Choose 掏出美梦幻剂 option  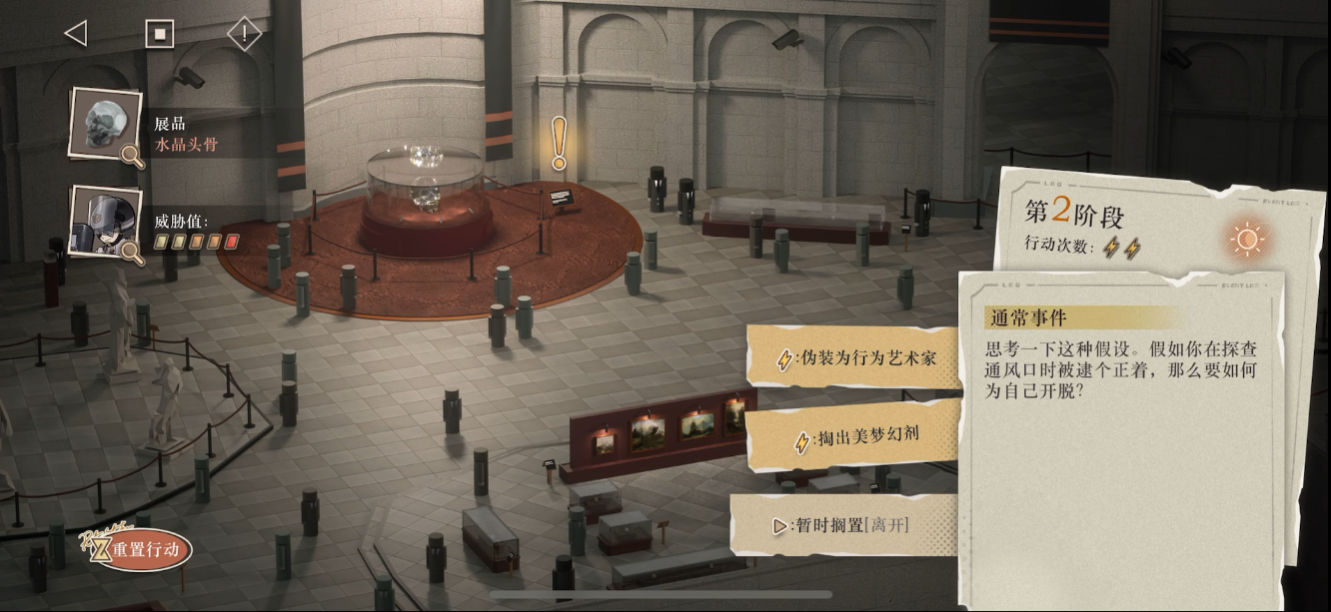[855, 436]
